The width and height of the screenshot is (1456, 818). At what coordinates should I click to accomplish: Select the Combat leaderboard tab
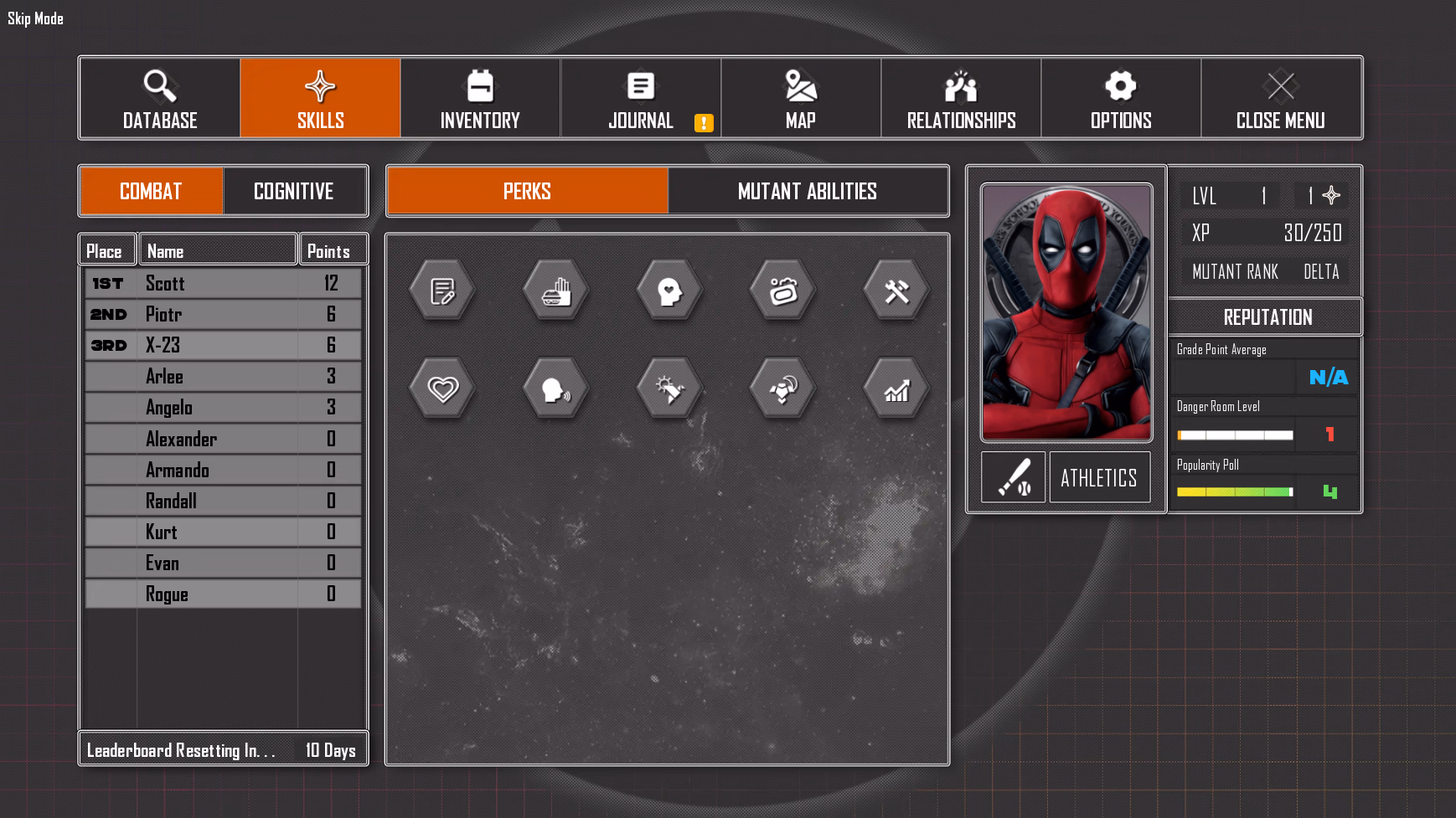coord(152,191)
